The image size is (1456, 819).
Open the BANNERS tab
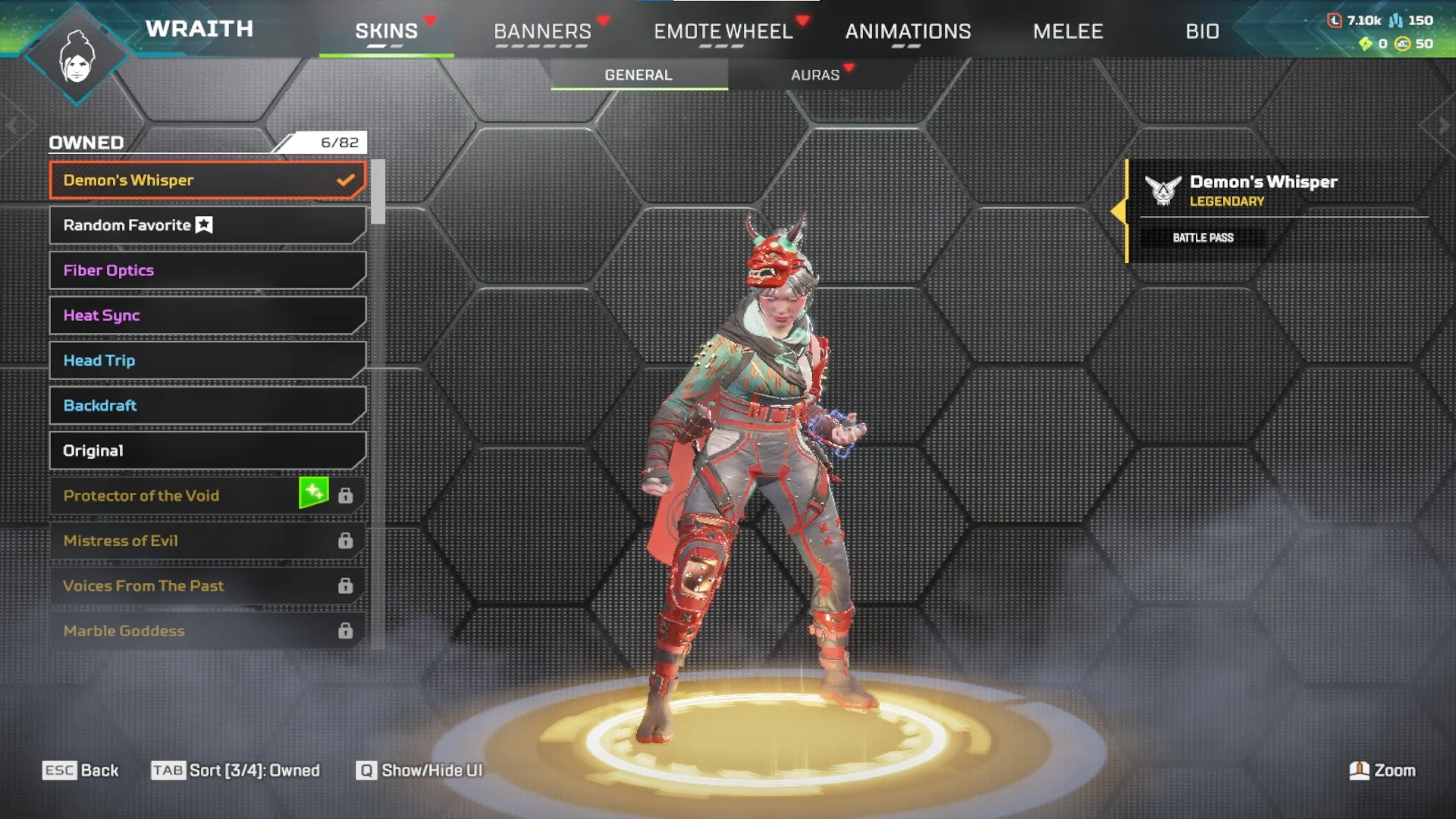(542, 31)
